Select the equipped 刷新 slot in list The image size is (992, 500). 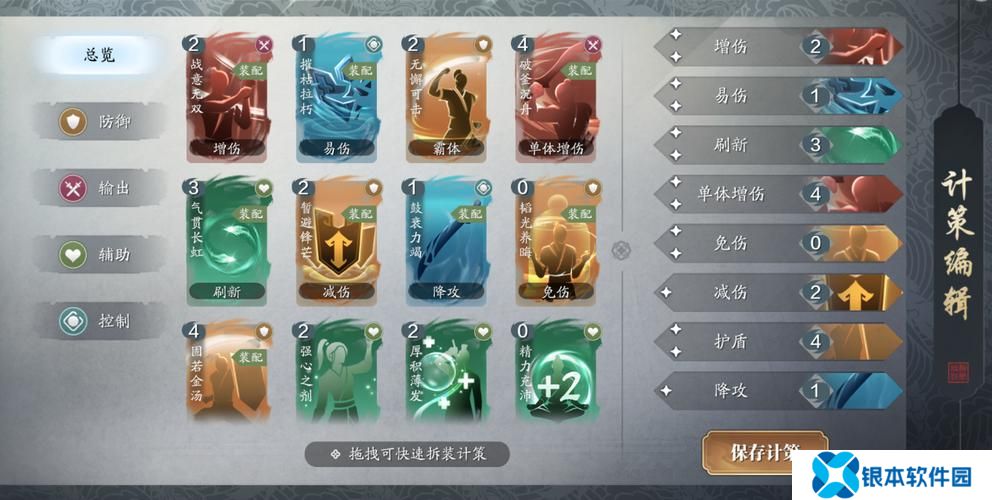778,145
